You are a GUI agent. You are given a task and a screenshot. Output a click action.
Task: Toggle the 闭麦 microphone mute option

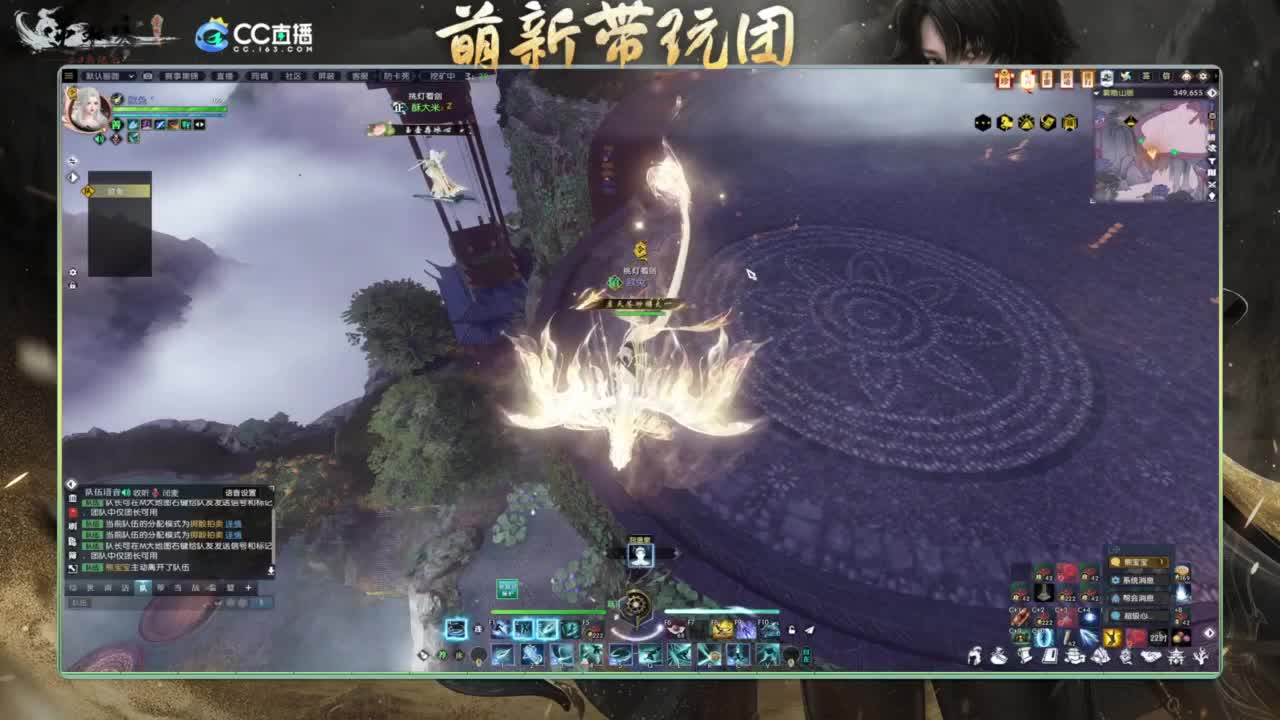click(x=171, y=492)
